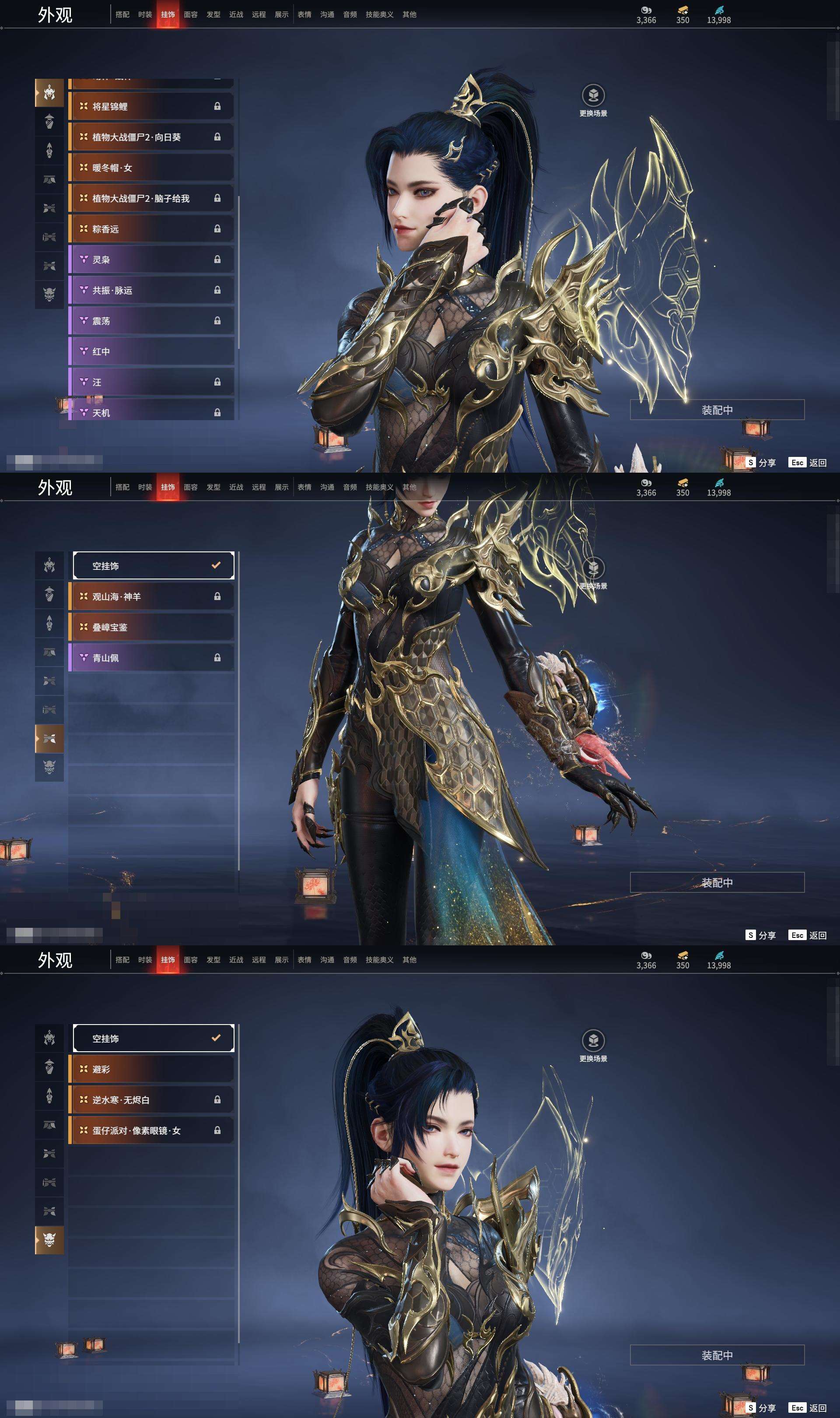Equip the 叠嶂宝鉴 accessory
Screen dimensions: 840x1418
coord(150,627)
